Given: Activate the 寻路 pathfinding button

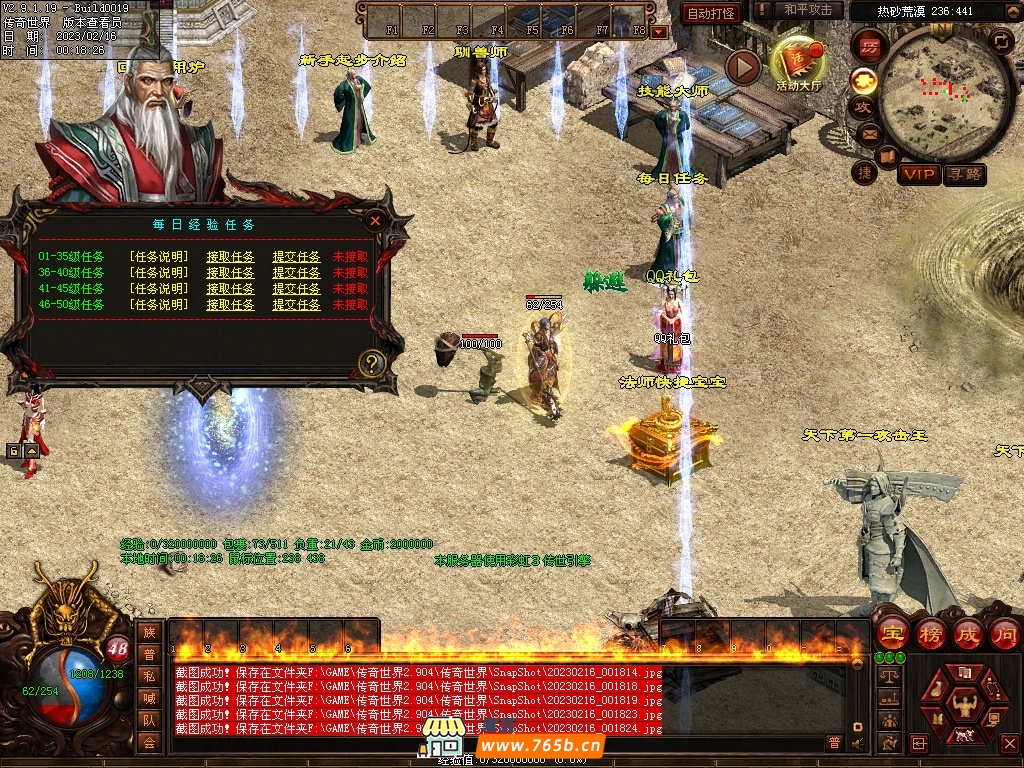Looking at the screenshot, I should pos(965,175).
